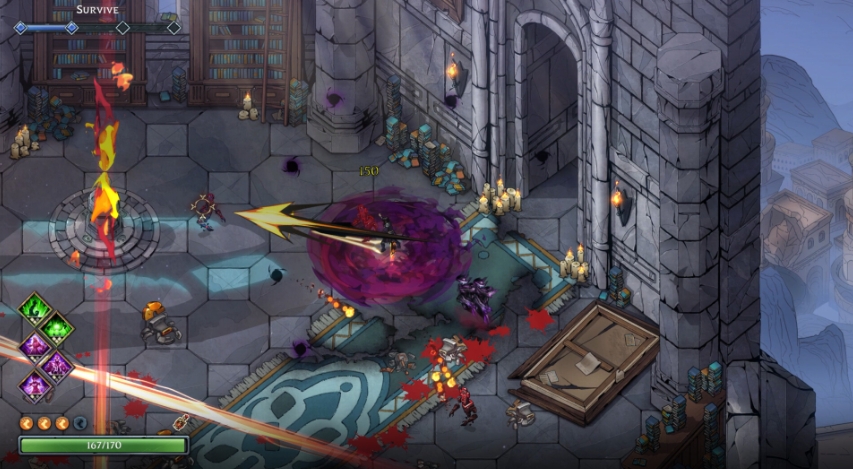Select the green glowing creature ability icon
853x469 pixels.
tap(56, 327)
